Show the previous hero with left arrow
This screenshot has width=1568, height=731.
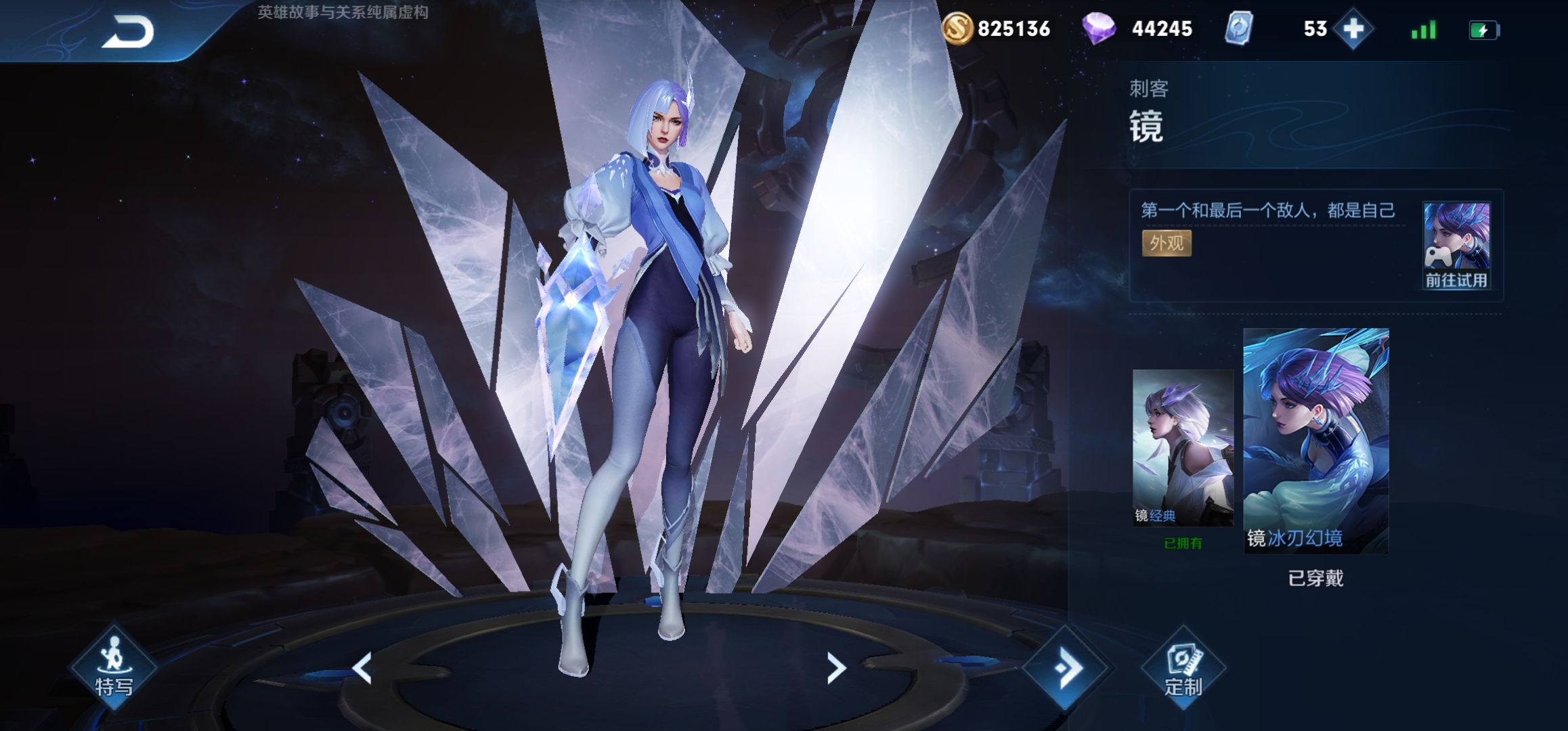pos(362,668)
